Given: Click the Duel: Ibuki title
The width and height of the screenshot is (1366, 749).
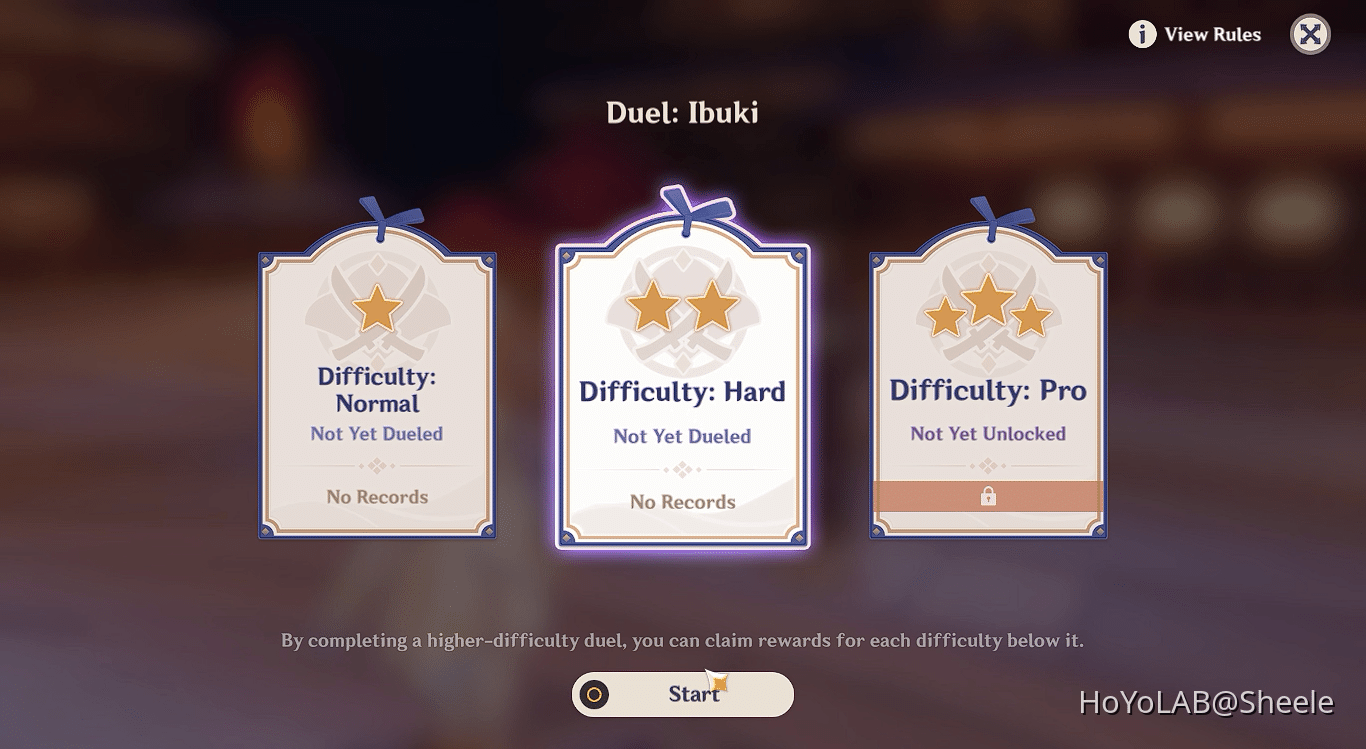Looking at the screenshot, I should 683,112.
